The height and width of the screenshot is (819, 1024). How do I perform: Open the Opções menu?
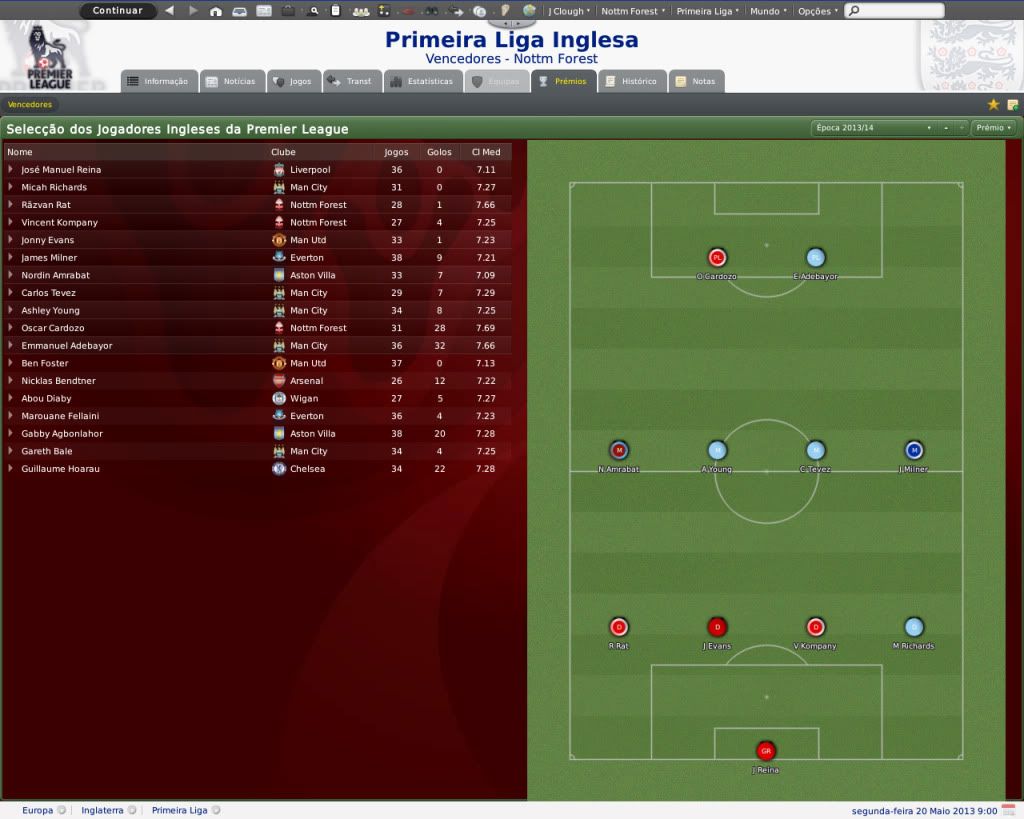[x=817, y=11]
